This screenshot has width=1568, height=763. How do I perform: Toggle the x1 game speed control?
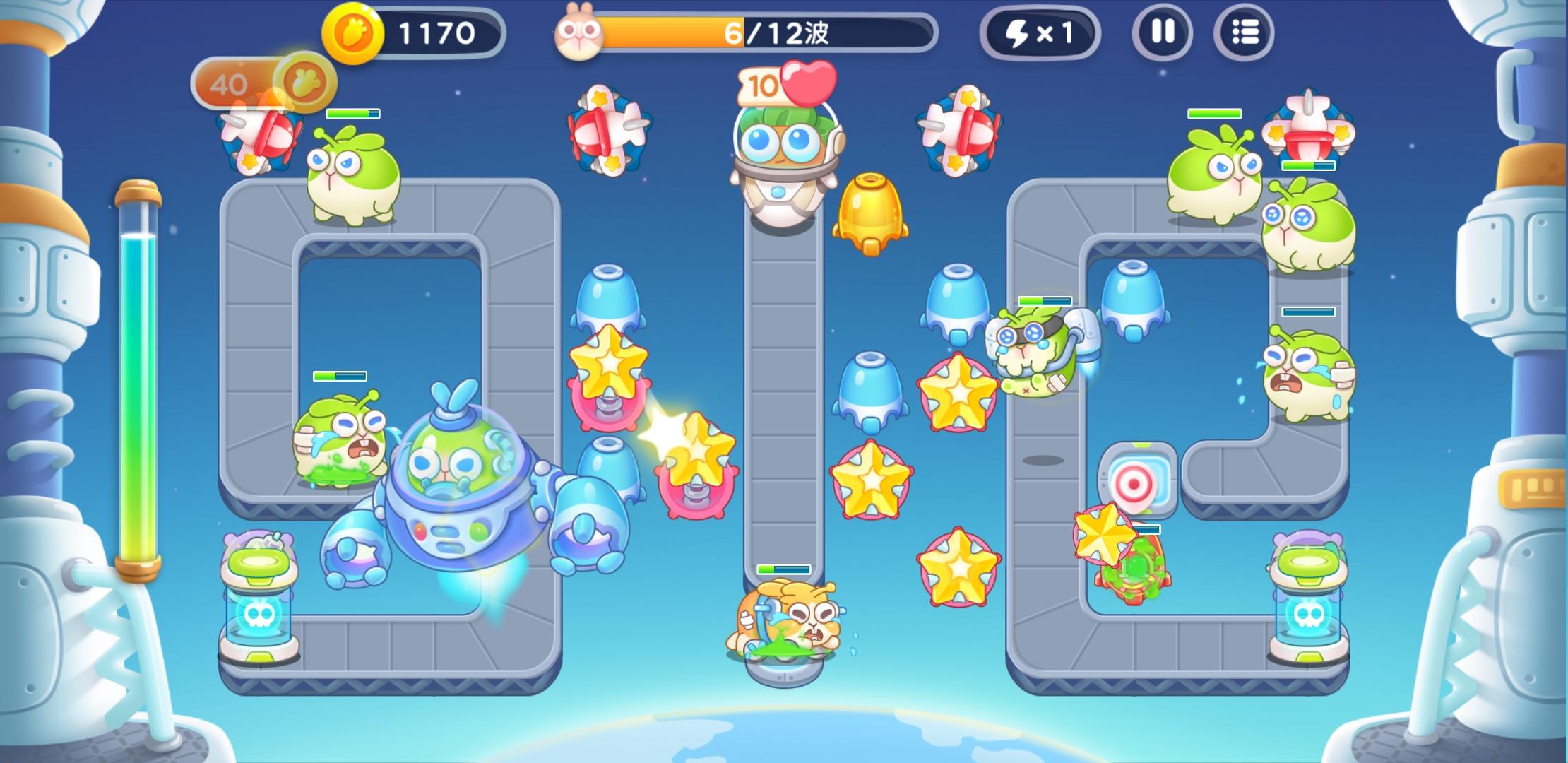click(x=1038, y=32)
